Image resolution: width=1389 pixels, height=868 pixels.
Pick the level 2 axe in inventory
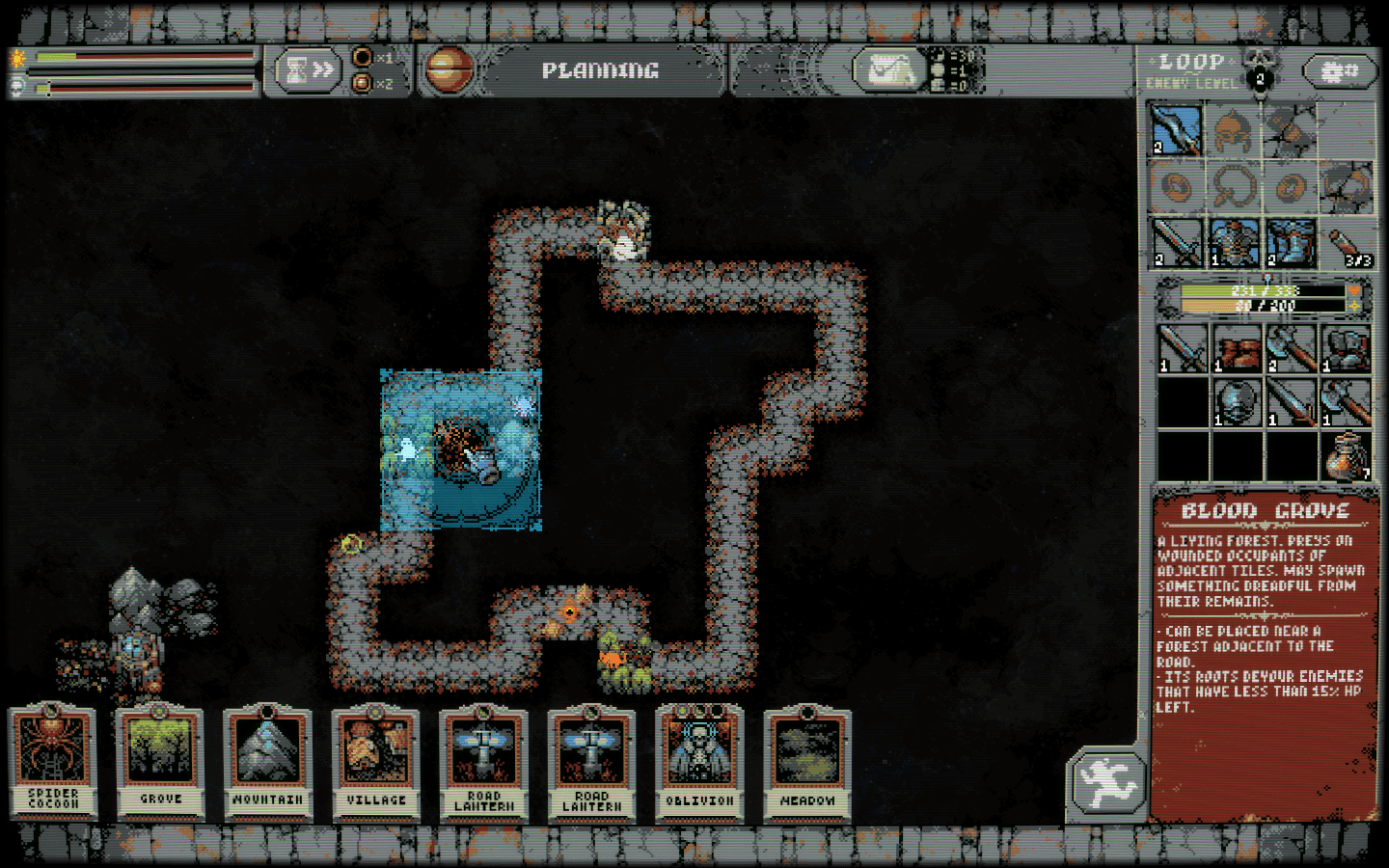pyautogui.click(x=1292, y=348)
